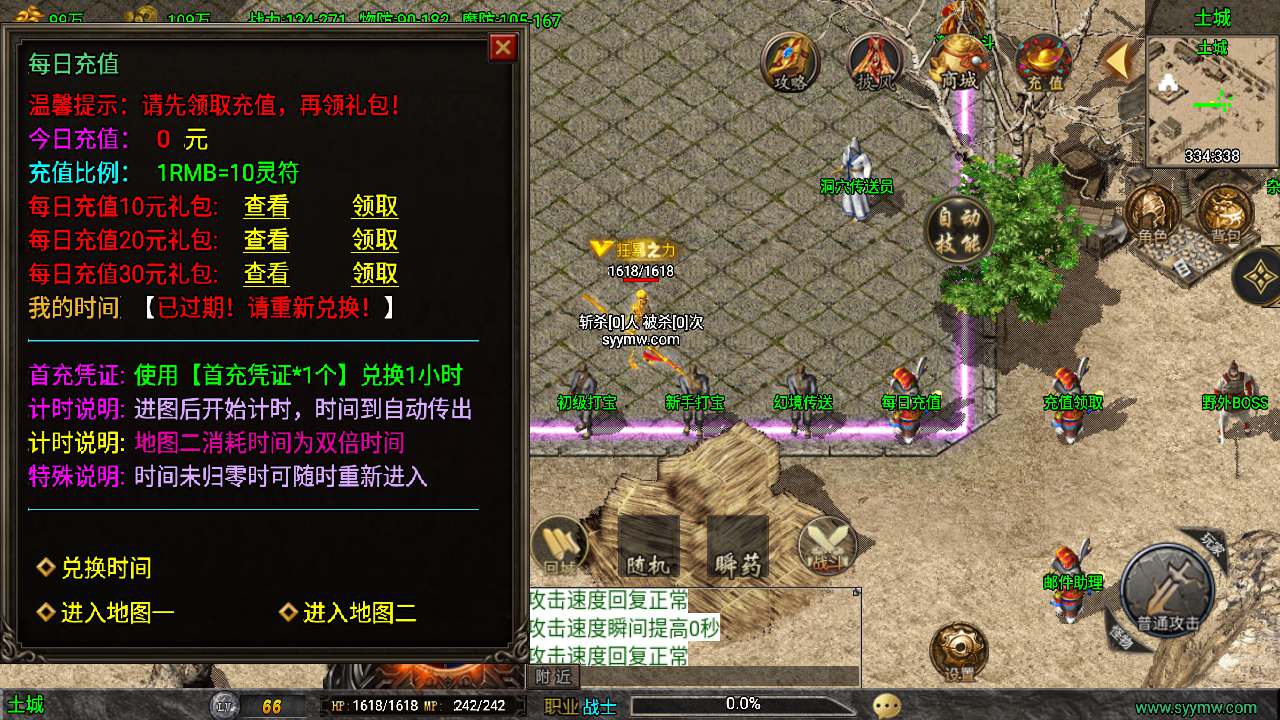Open the 披风 cloak window
Screen dimensions: 1280x720
[873, 62]
